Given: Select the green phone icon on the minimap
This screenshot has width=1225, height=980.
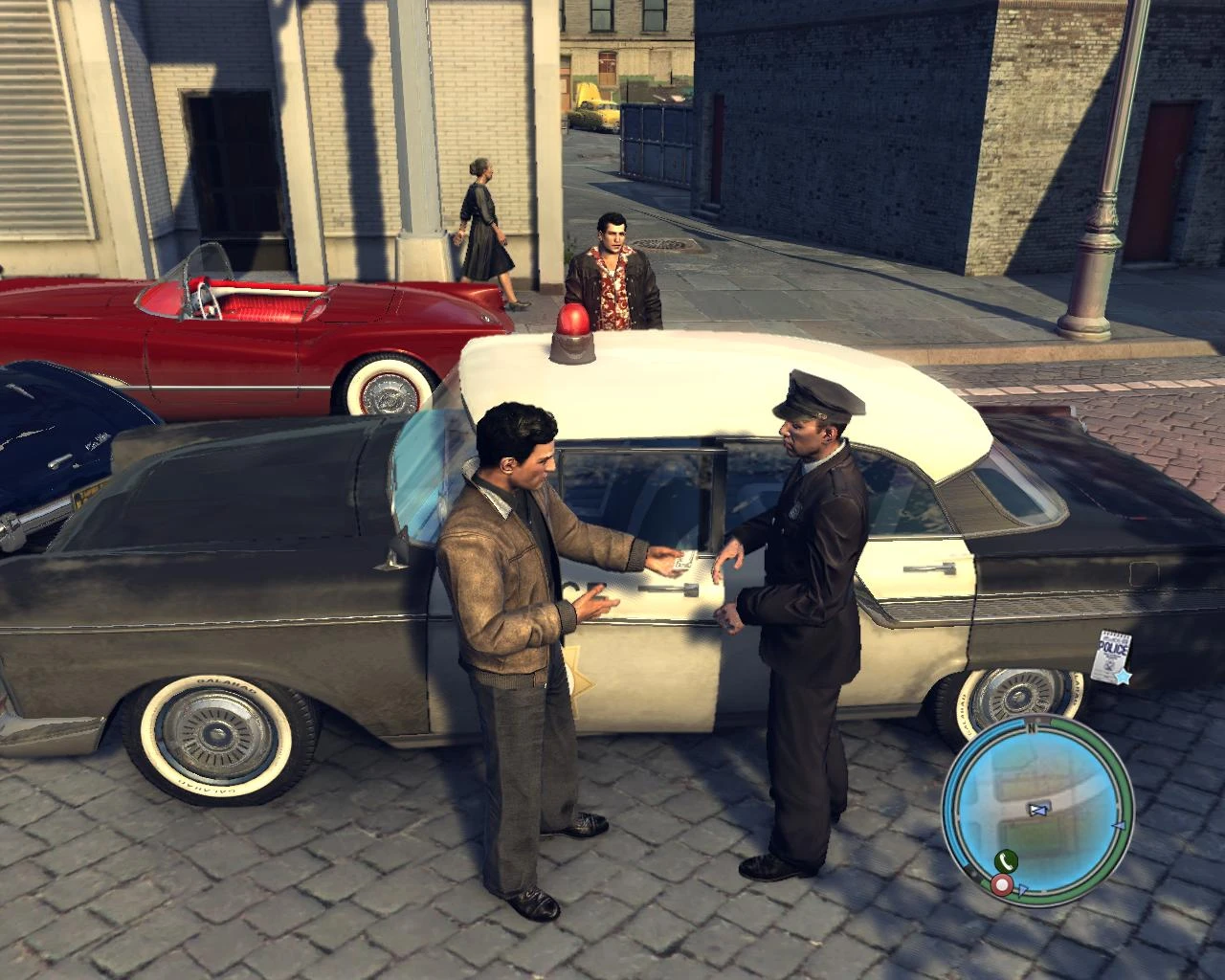Looking at the screenshot, I should click(1007, 861).
